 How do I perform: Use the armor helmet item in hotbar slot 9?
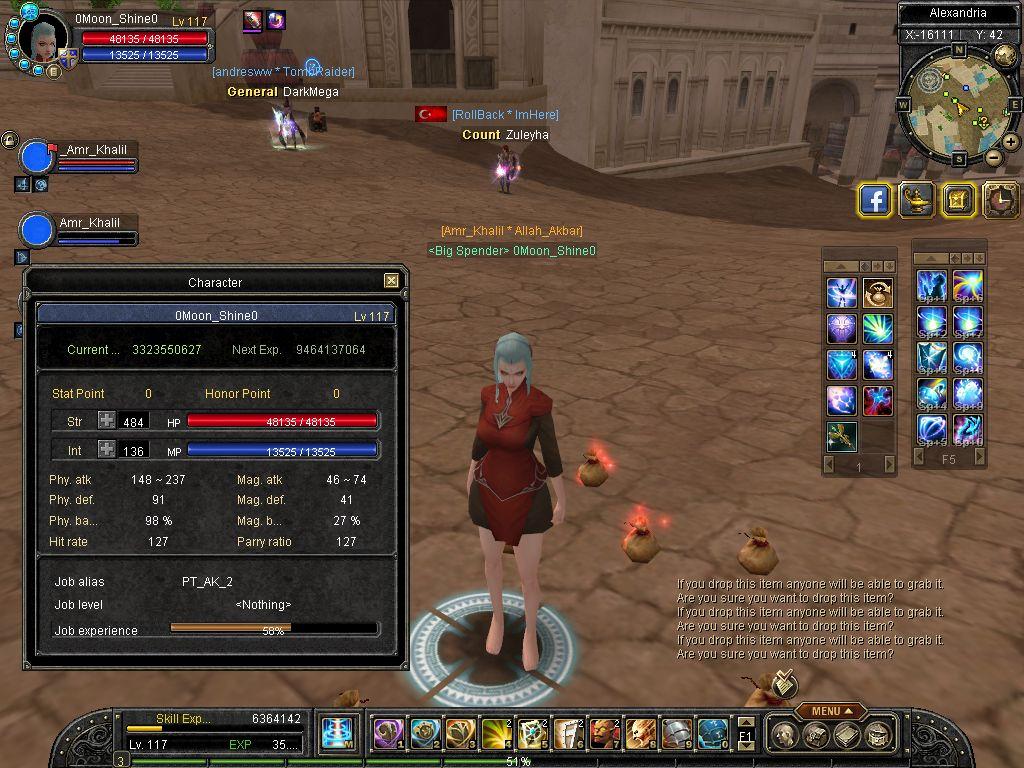pos(677,734)
